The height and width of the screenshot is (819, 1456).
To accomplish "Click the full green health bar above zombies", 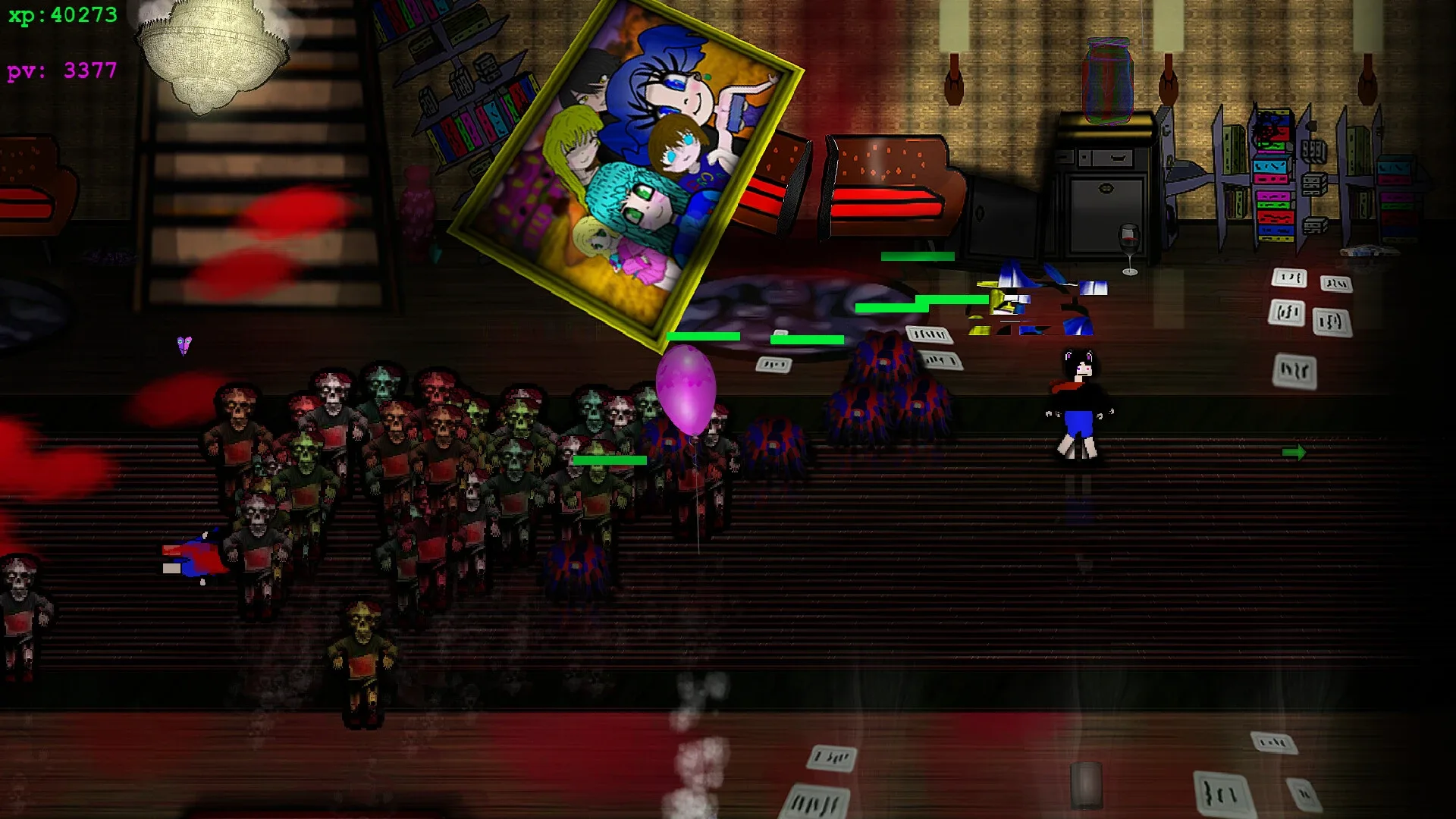I will click(605, 460).
